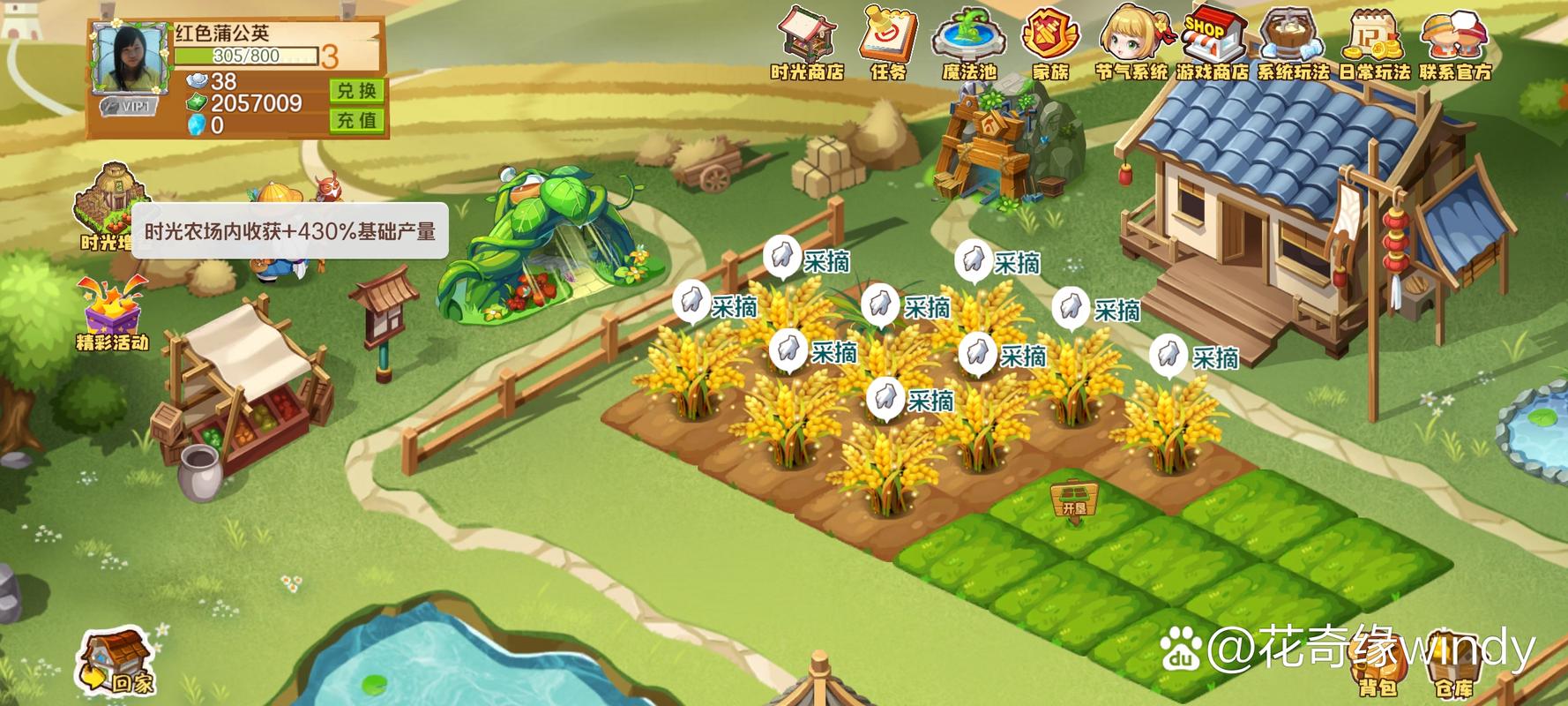Viewport: 1568px width, 706px height.
Task: Open the 家族 family menu
Action: 1049,42
